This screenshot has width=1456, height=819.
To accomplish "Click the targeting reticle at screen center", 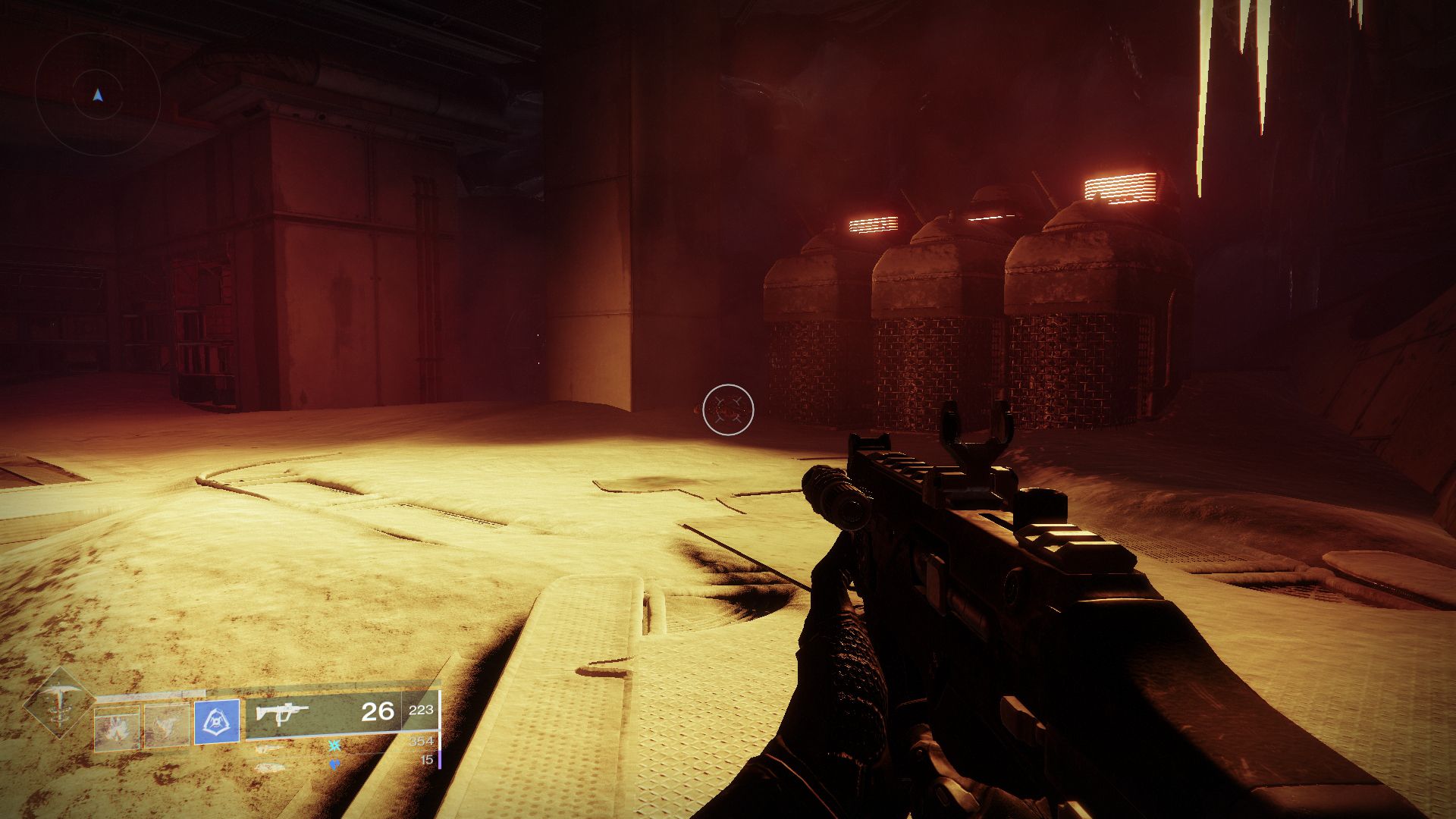I will coord(726,409).
